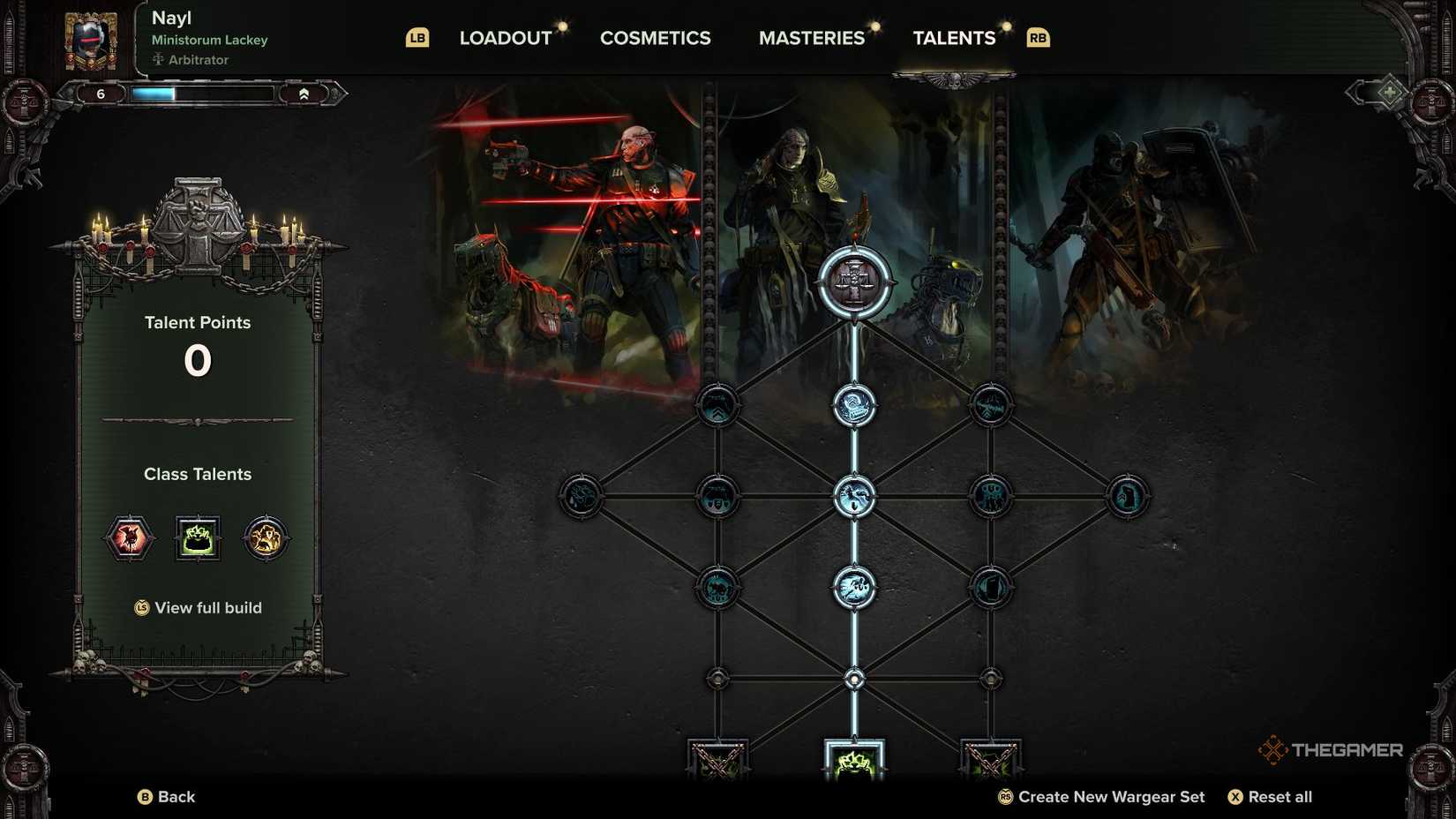Image resolution: width=1456 pixels, height=819 pixels.
Task: Click the green cauldron Class Talent icon
Action: click(199, 538)
